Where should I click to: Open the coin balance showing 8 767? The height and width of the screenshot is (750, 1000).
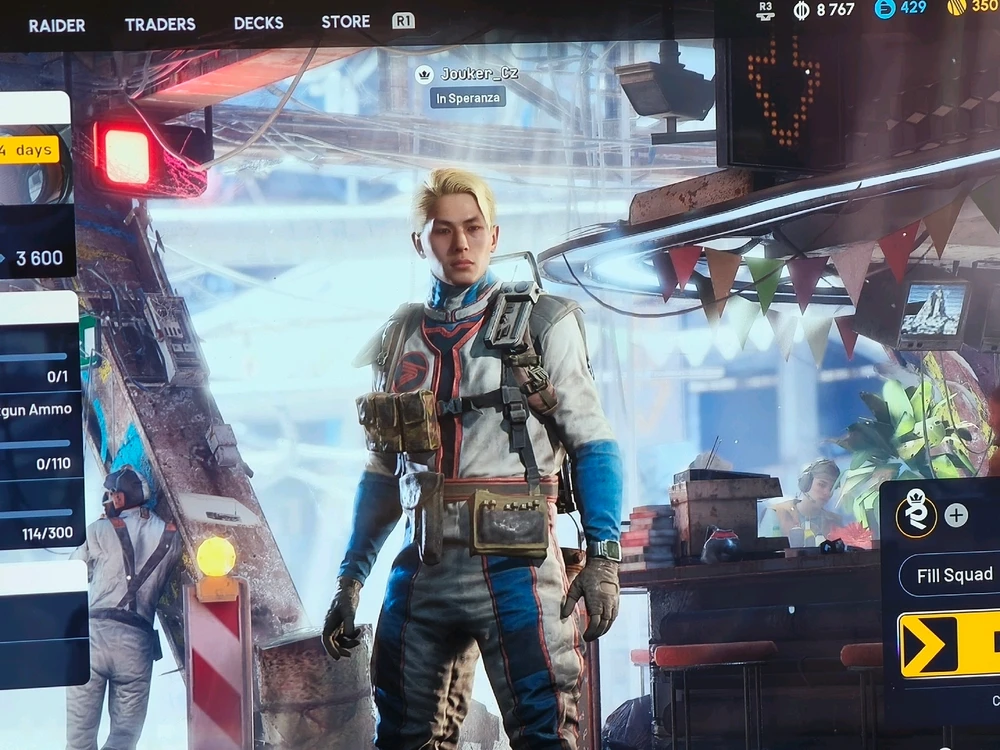coord(823,9)
